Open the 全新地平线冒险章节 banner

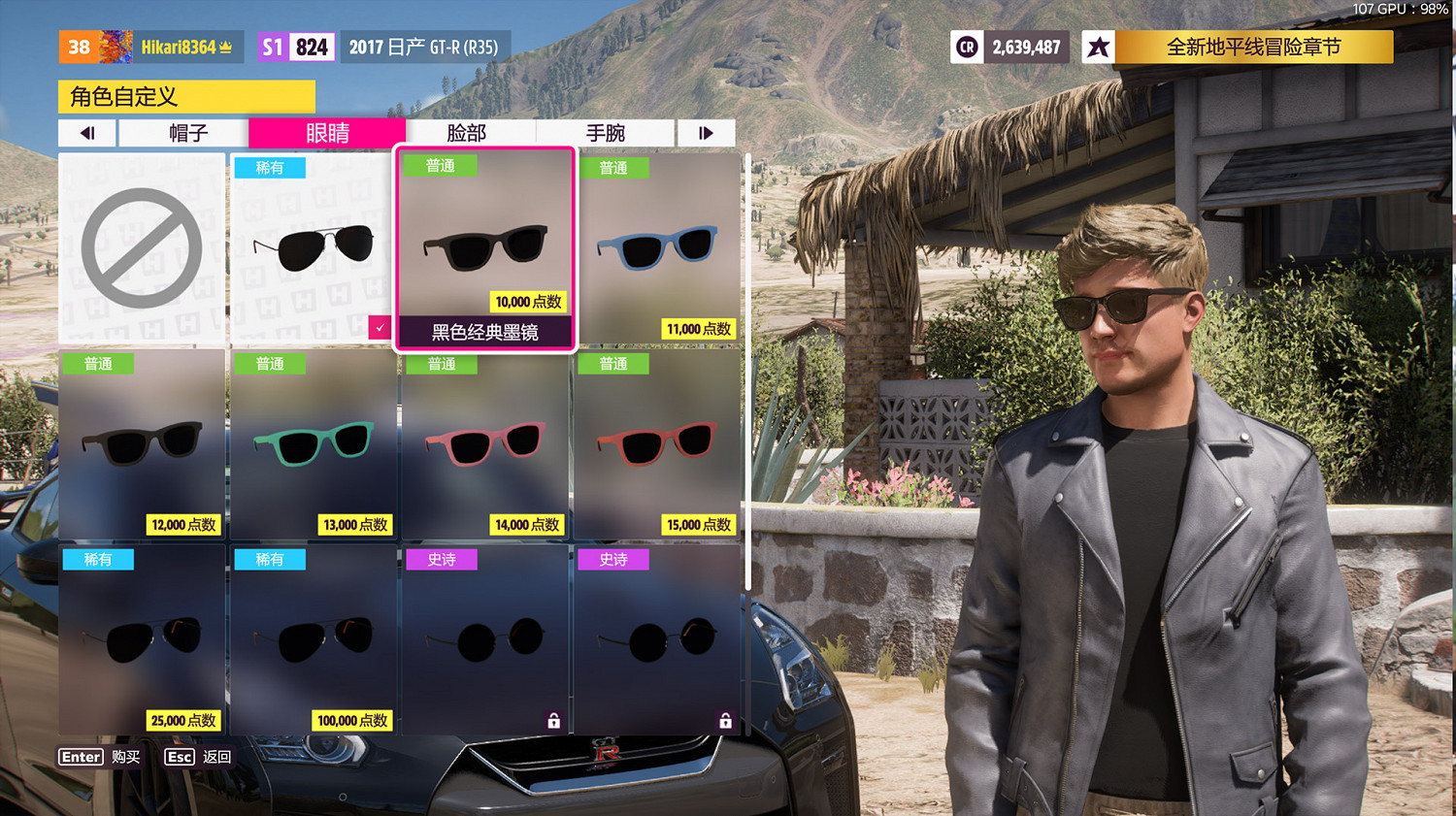1252,47
